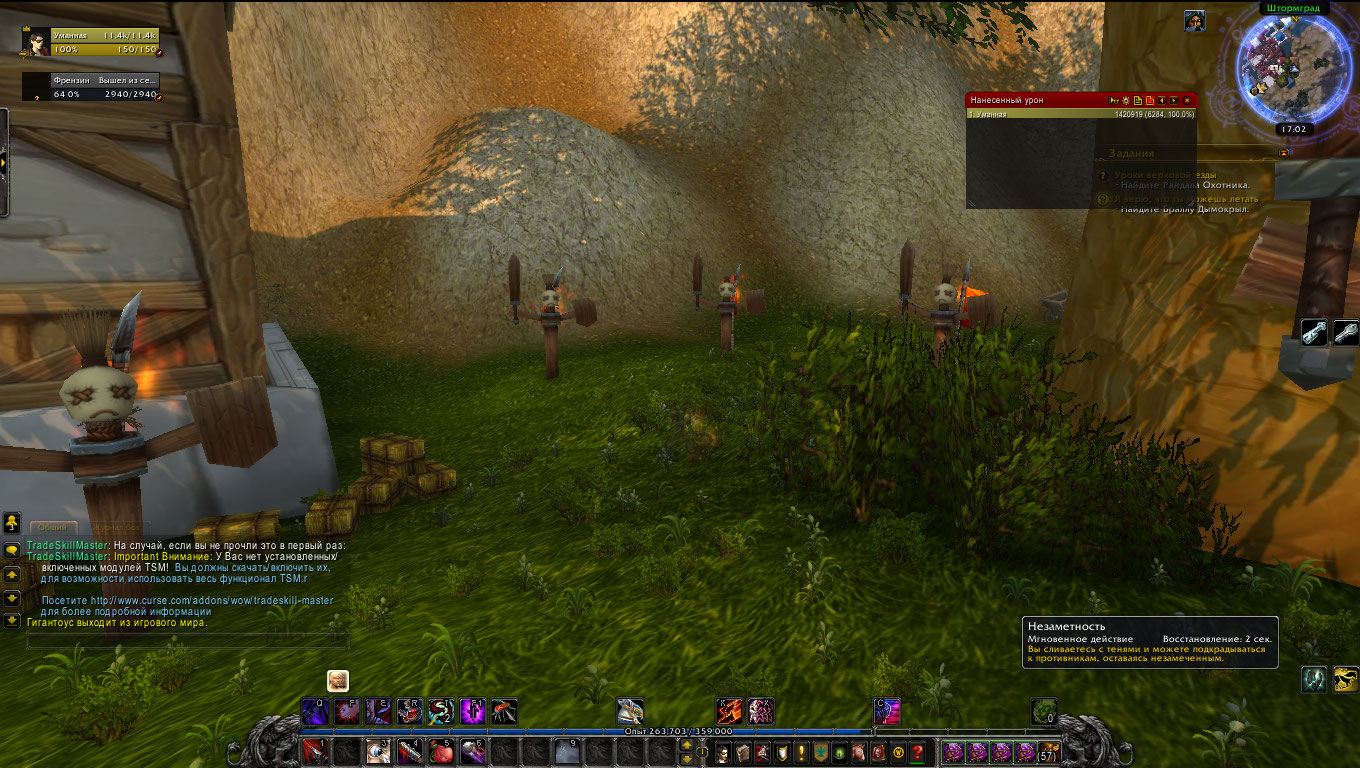Jump chat to the newest message
This screenshot has width=1360, height=768.
12,620
